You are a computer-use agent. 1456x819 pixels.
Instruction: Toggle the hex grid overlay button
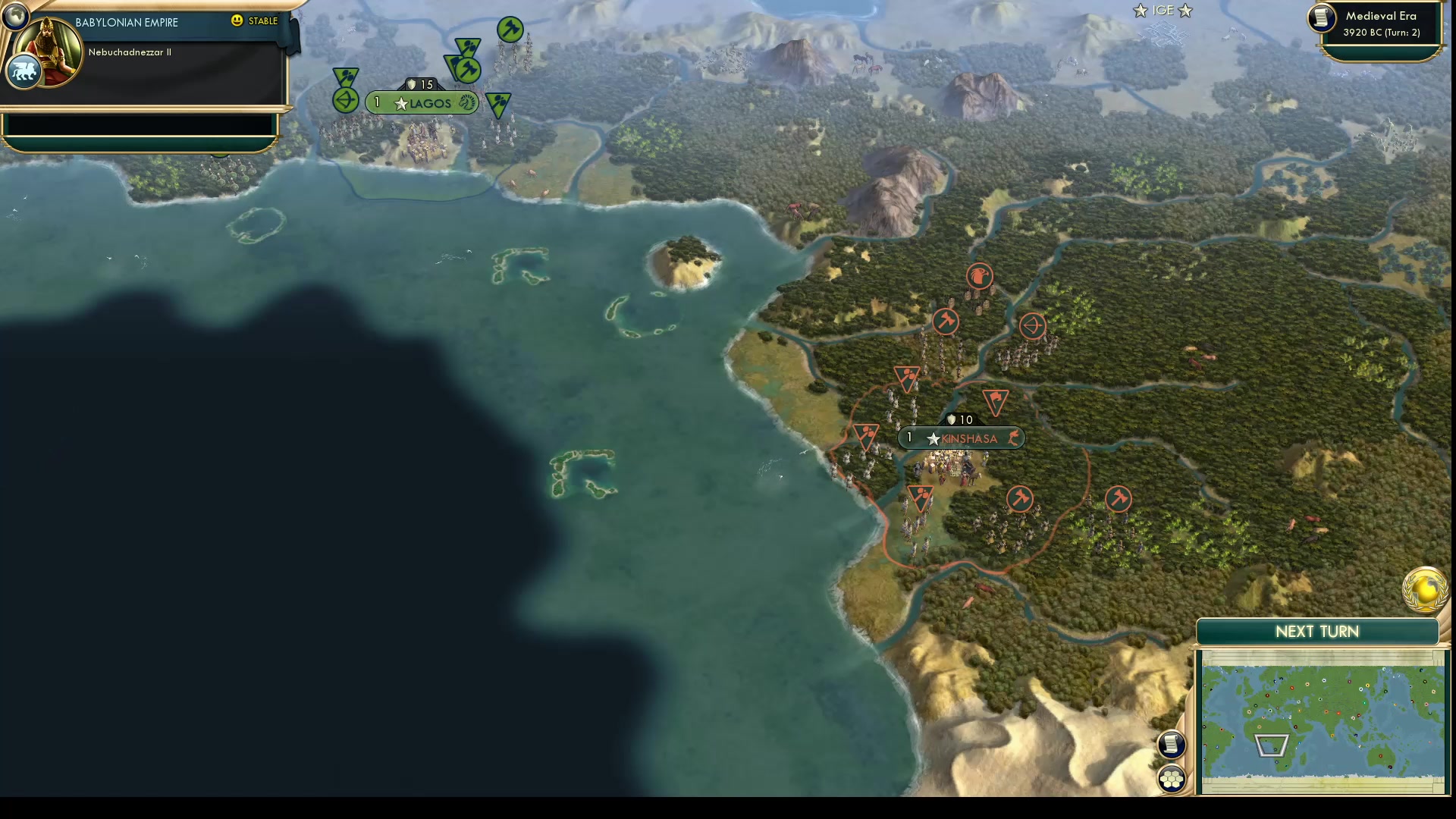(x=1172, y=777)
